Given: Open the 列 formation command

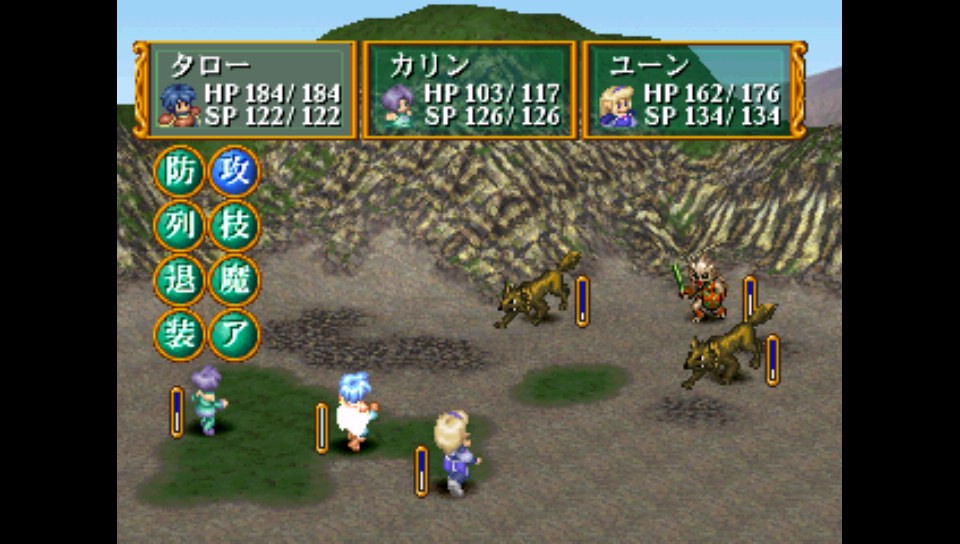Looking at the screenshot, I should (x=179, y=225).
